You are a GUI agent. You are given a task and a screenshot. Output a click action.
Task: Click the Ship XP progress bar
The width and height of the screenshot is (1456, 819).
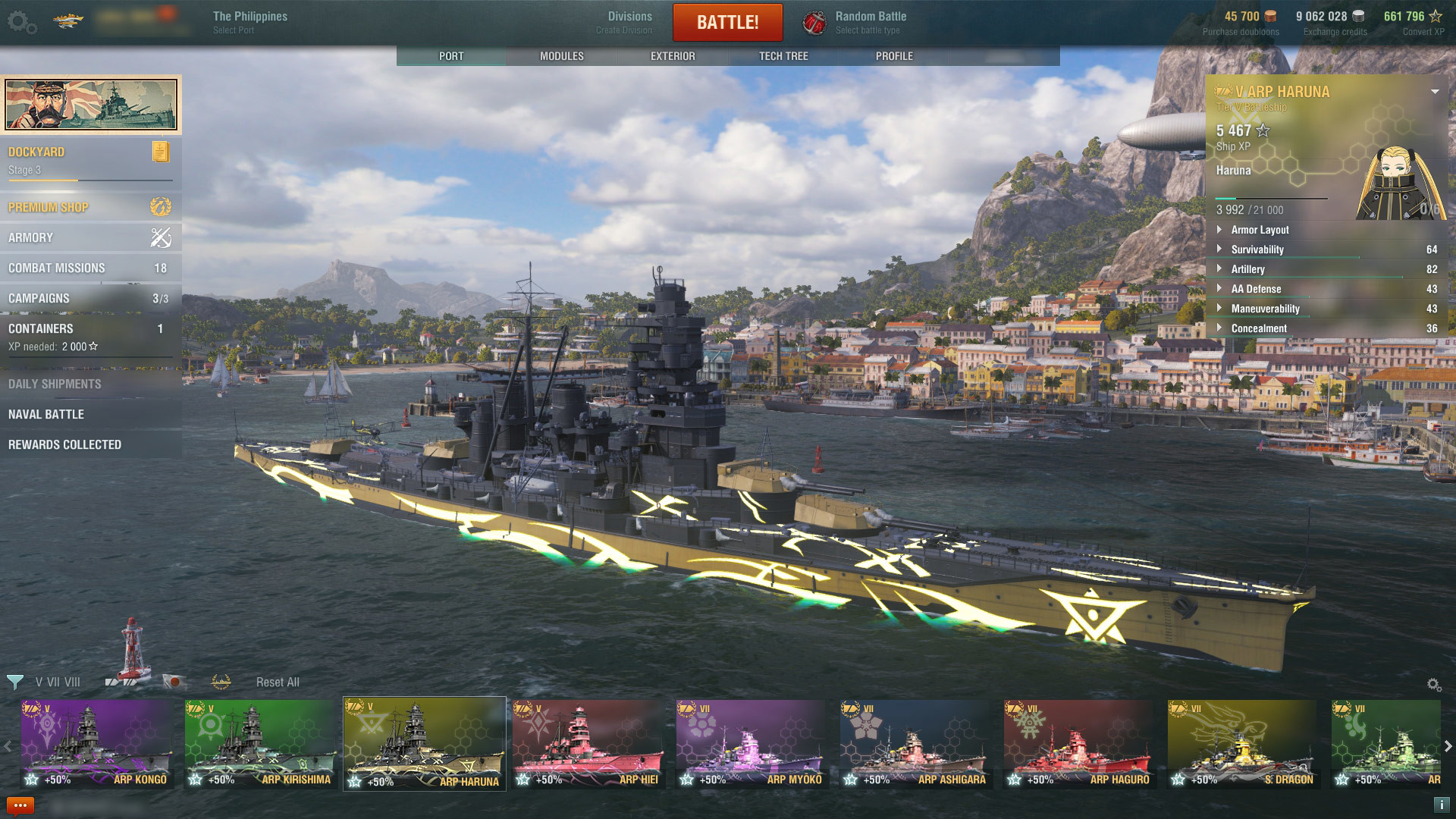[1272, 199]
